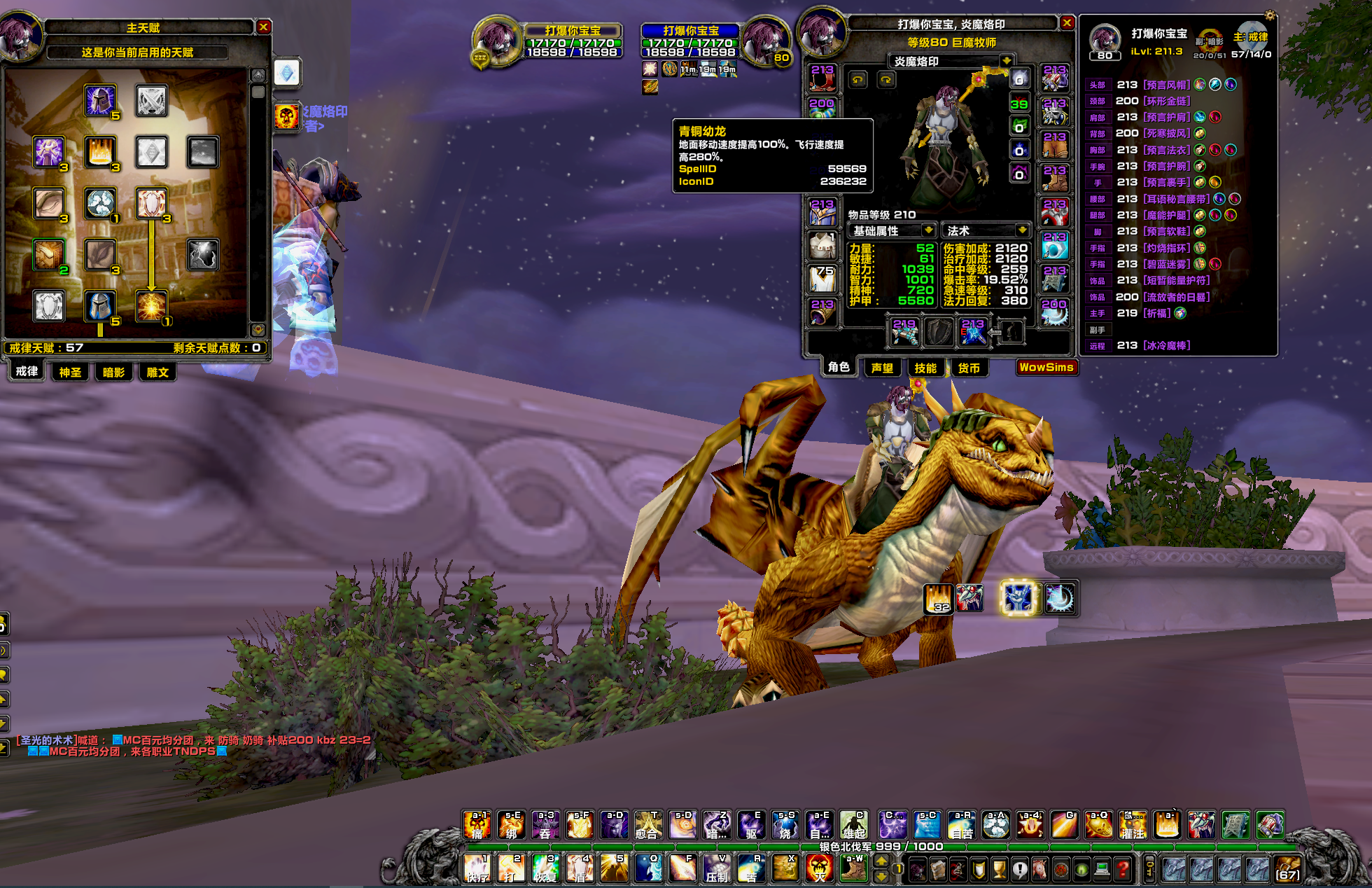Switch to the 技能 skills tab
1372x888 pixels.
coord(925,368)
